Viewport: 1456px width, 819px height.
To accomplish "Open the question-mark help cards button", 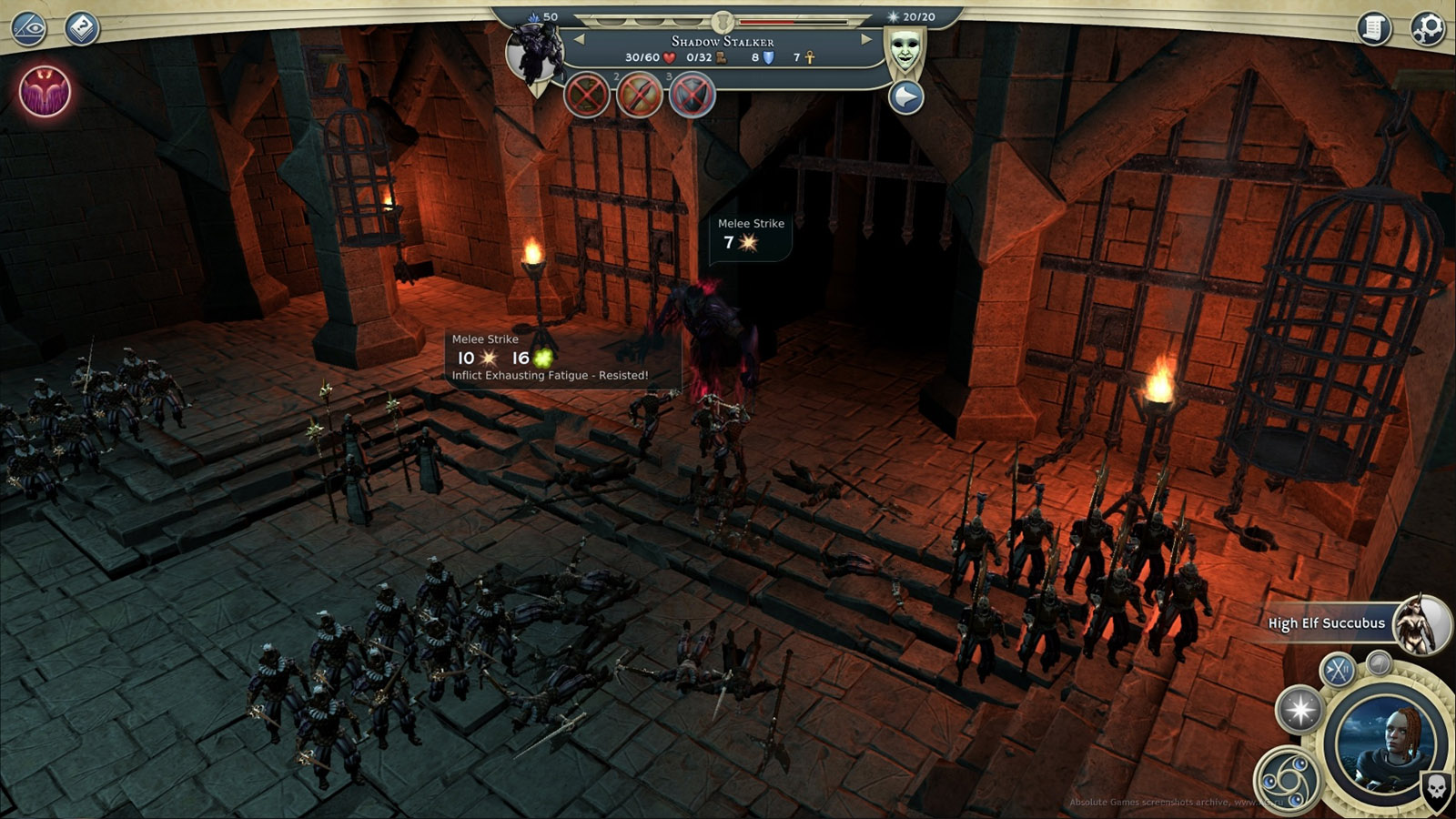I will [82, 28].
